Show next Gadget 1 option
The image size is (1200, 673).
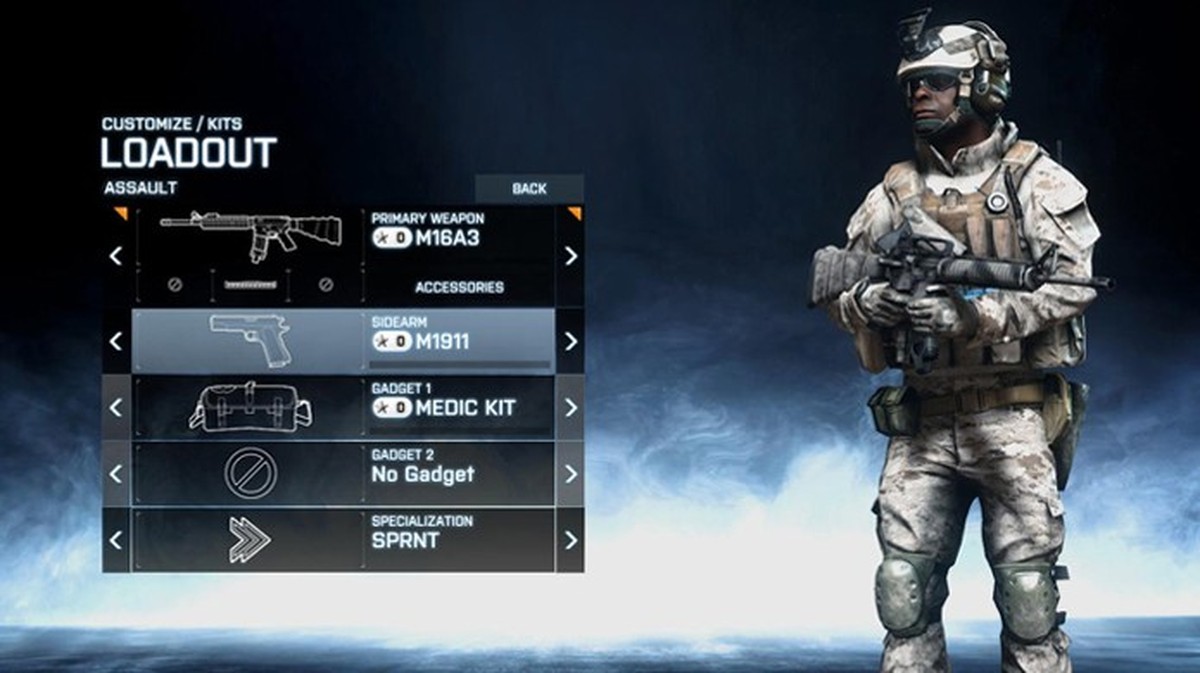pos(570,408)
